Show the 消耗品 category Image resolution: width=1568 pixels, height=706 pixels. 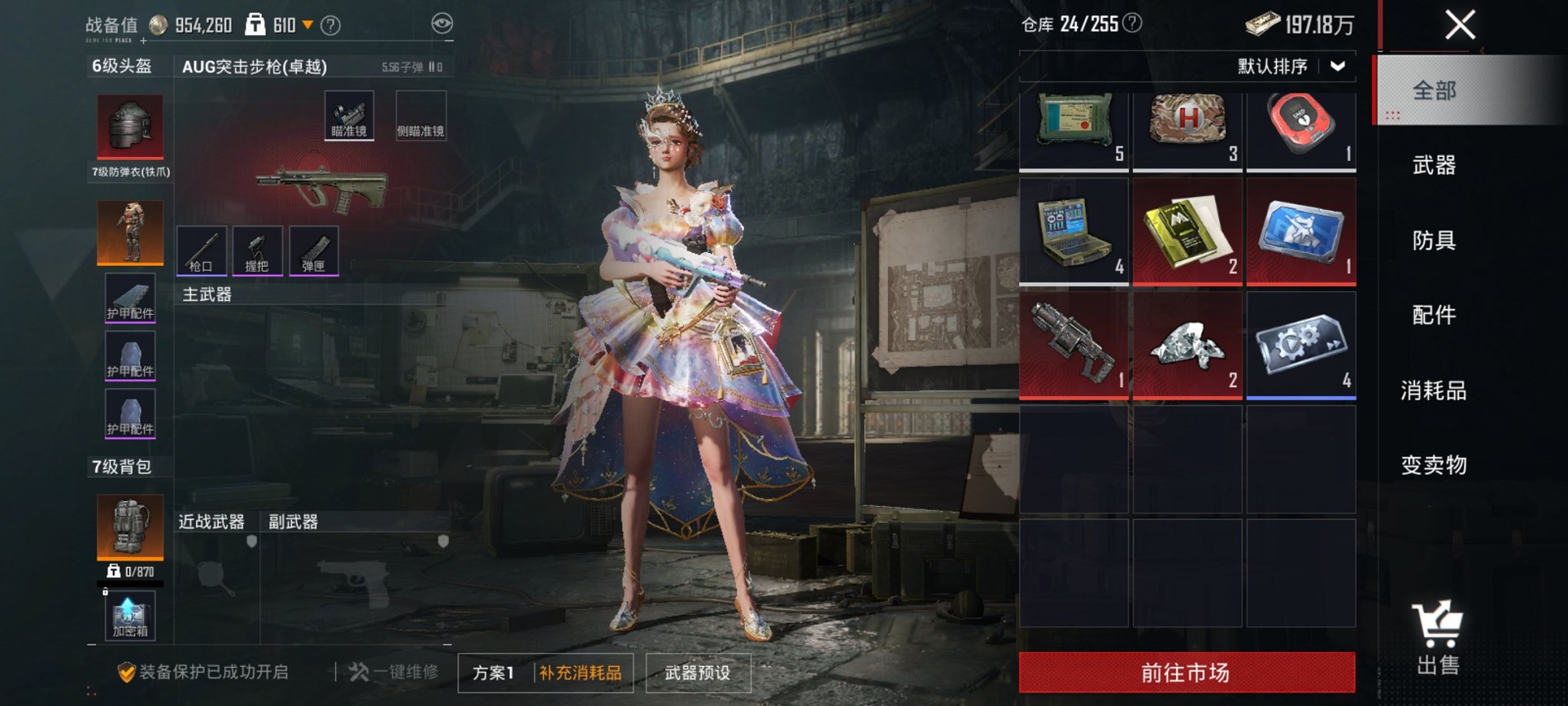[x=1433, y=390]
